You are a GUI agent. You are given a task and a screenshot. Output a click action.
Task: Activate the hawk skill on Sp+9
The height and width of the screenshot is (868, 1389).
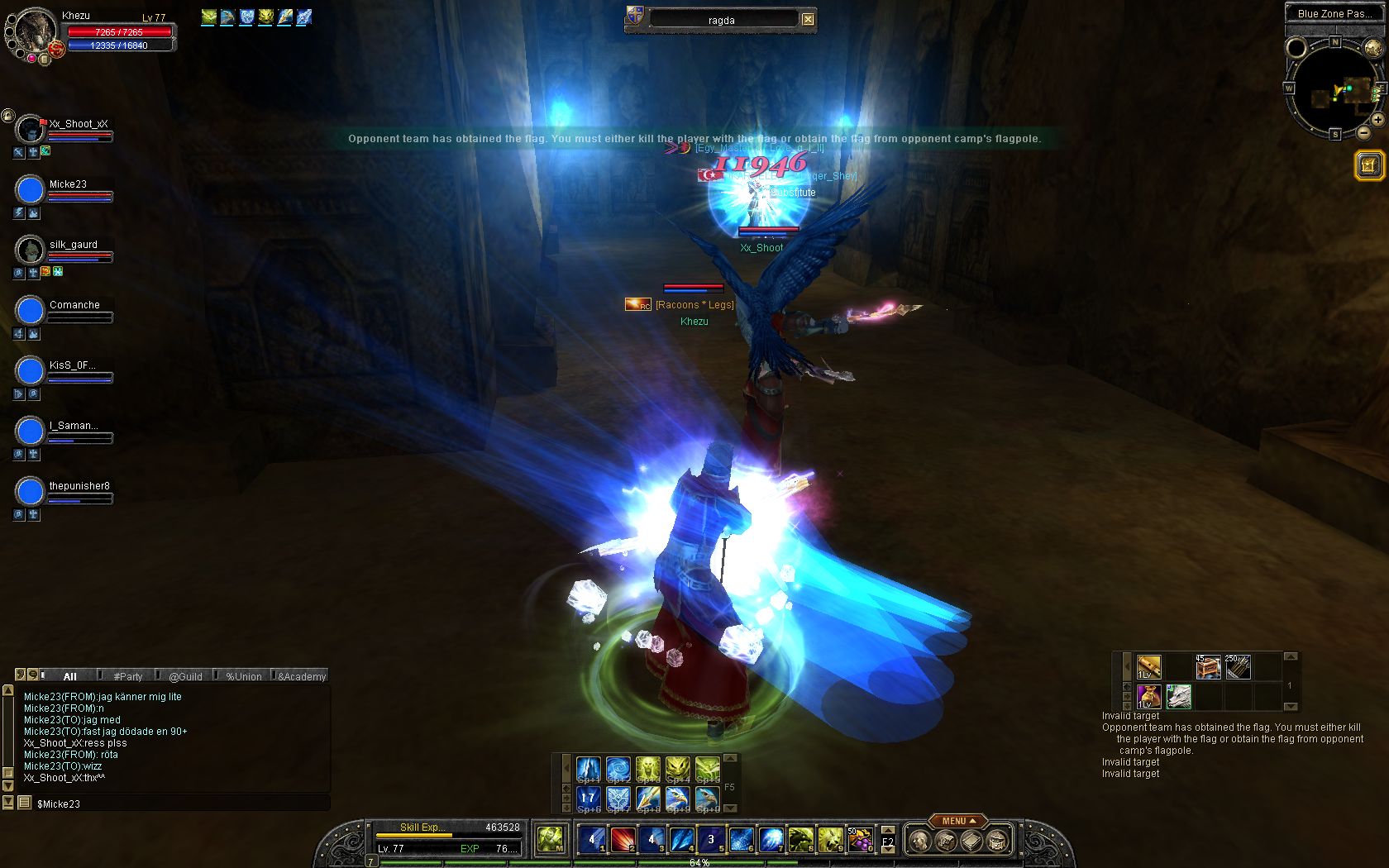click(x=678, y=798)
